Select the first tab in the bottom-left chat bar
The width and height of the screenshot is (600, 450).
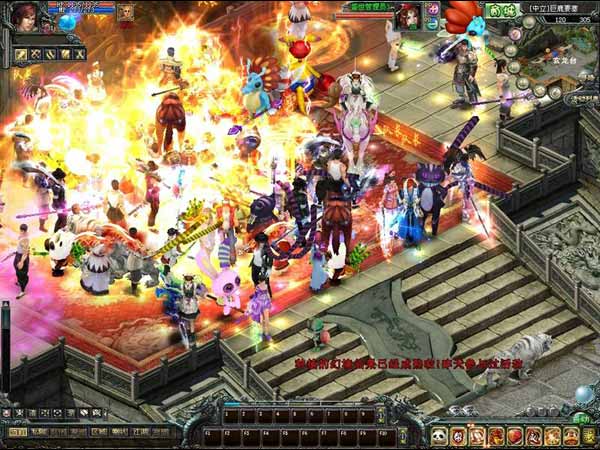click(x=17, y=432)
